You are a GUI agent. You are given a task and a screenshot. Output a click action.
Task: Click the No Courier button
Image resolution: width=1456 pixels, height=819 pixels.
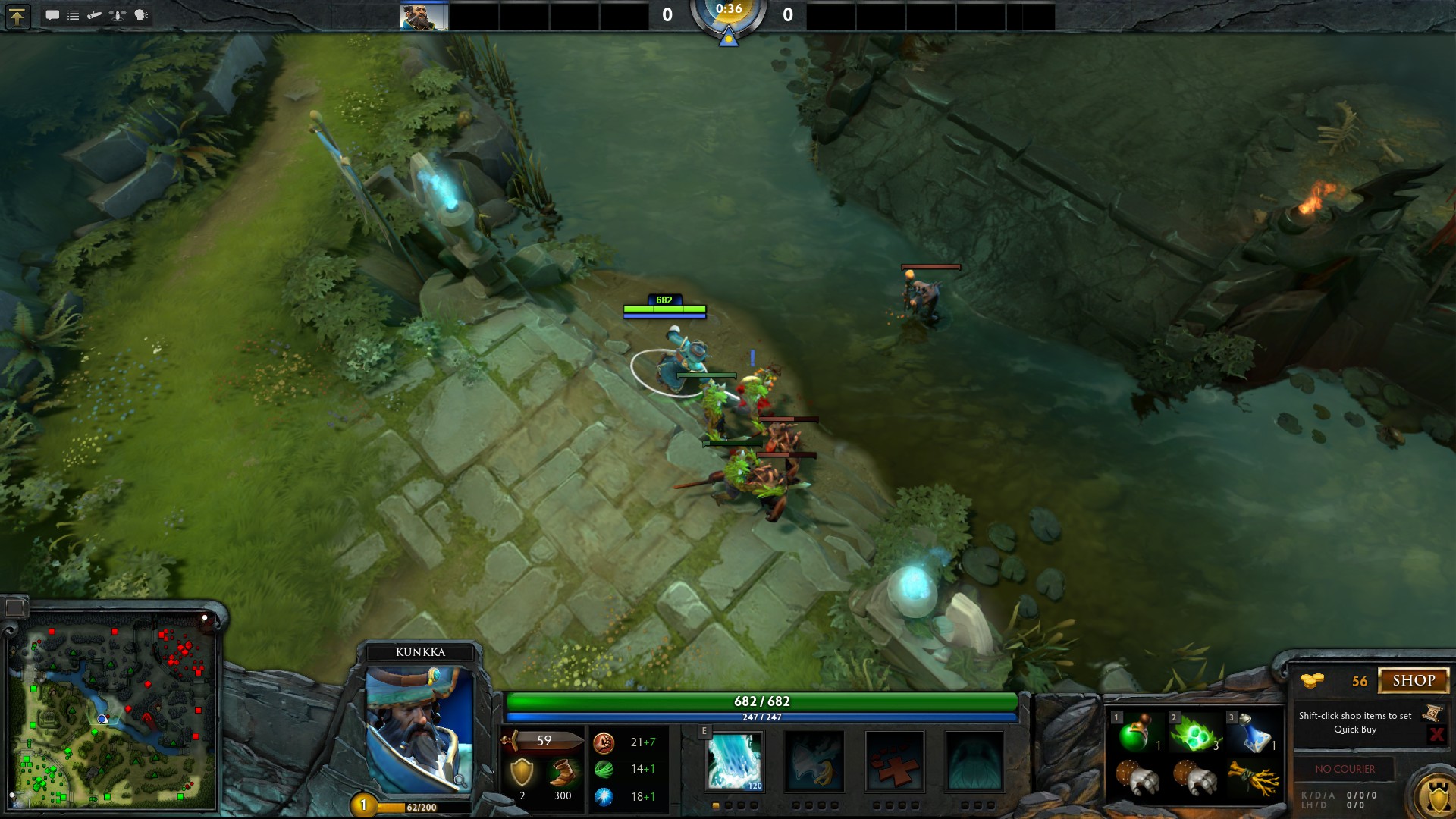point(1345,769)
